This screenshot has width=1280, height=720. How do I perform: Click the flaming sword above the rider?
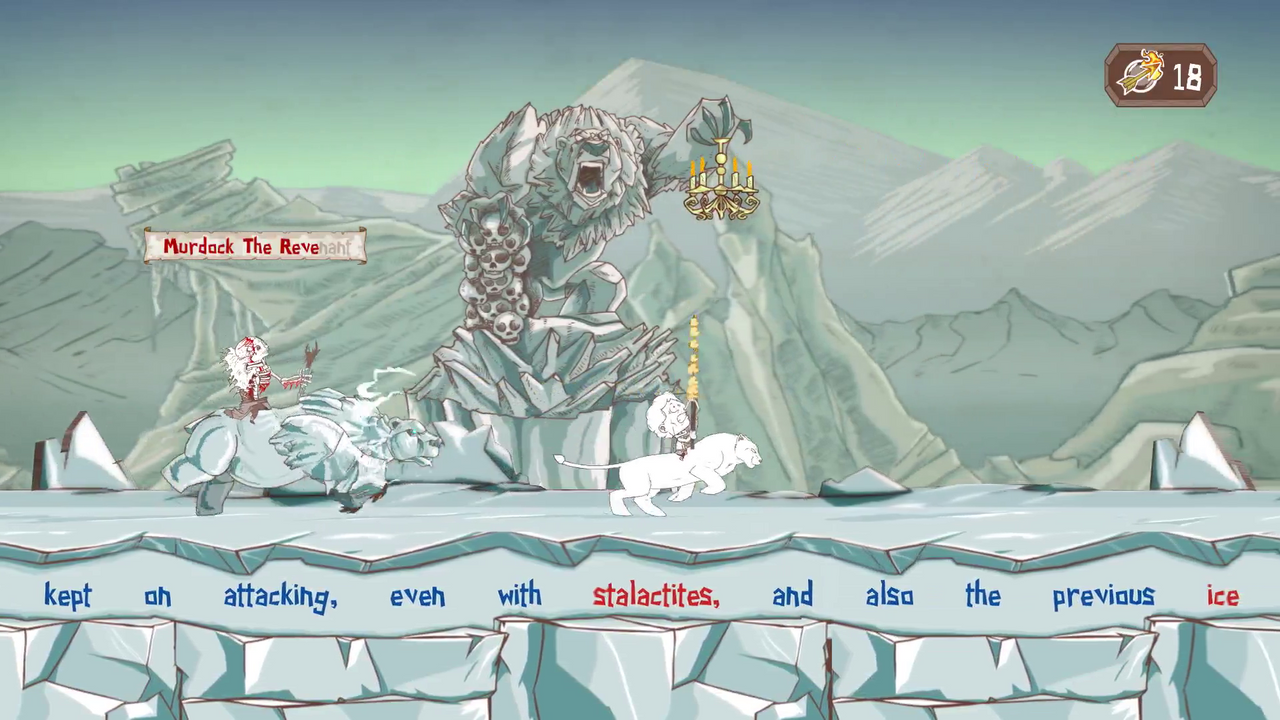point(692,360)
